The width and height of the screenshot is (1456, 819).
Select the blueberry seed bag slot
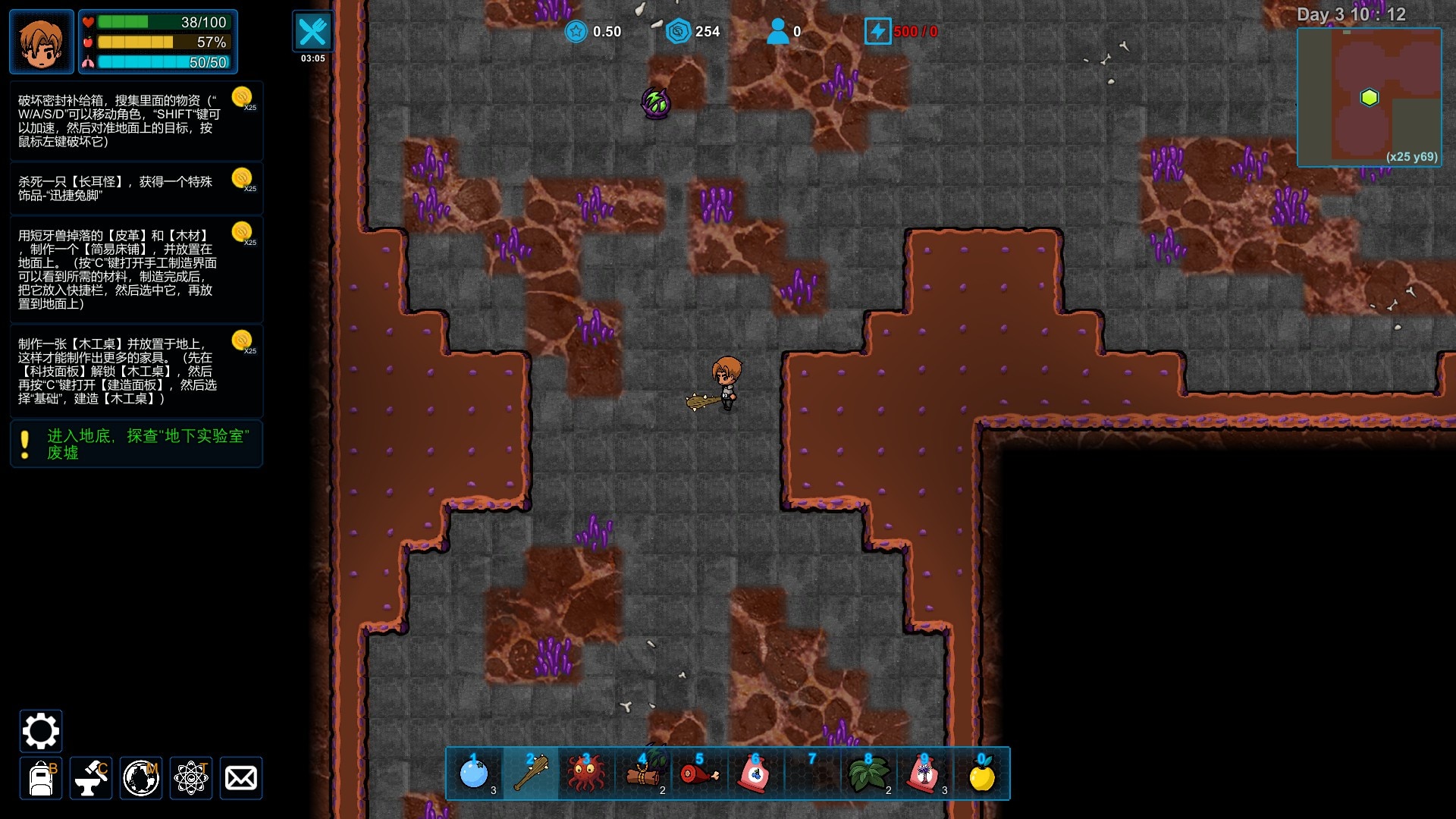tap(755, 774)
